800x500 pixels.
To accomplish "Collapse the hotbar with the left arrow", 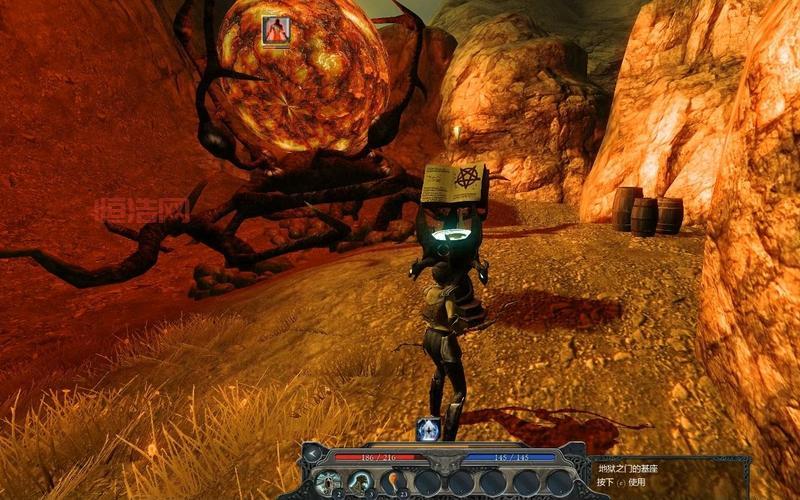I will (312, 455).
